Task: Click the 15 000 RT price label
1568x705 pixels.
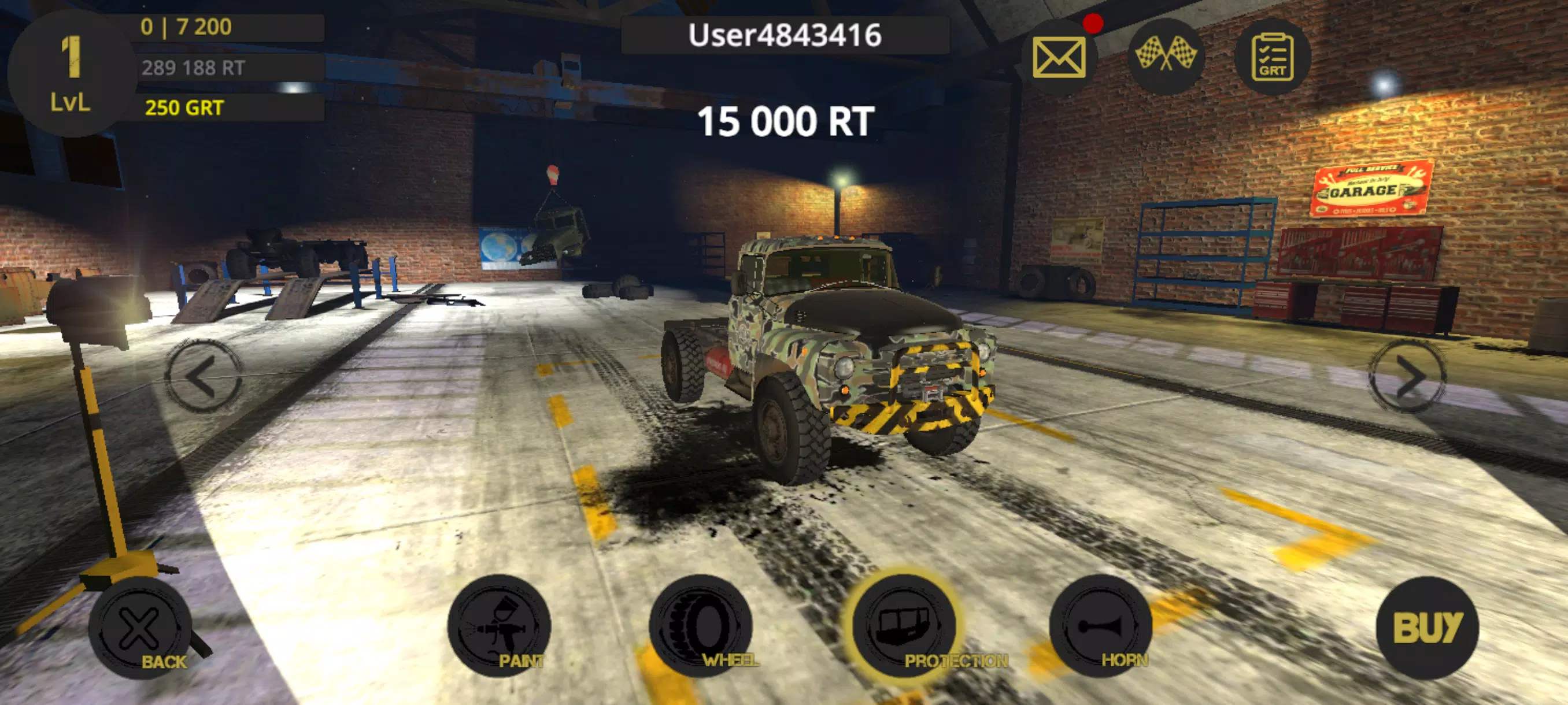Action: point(786,118)
